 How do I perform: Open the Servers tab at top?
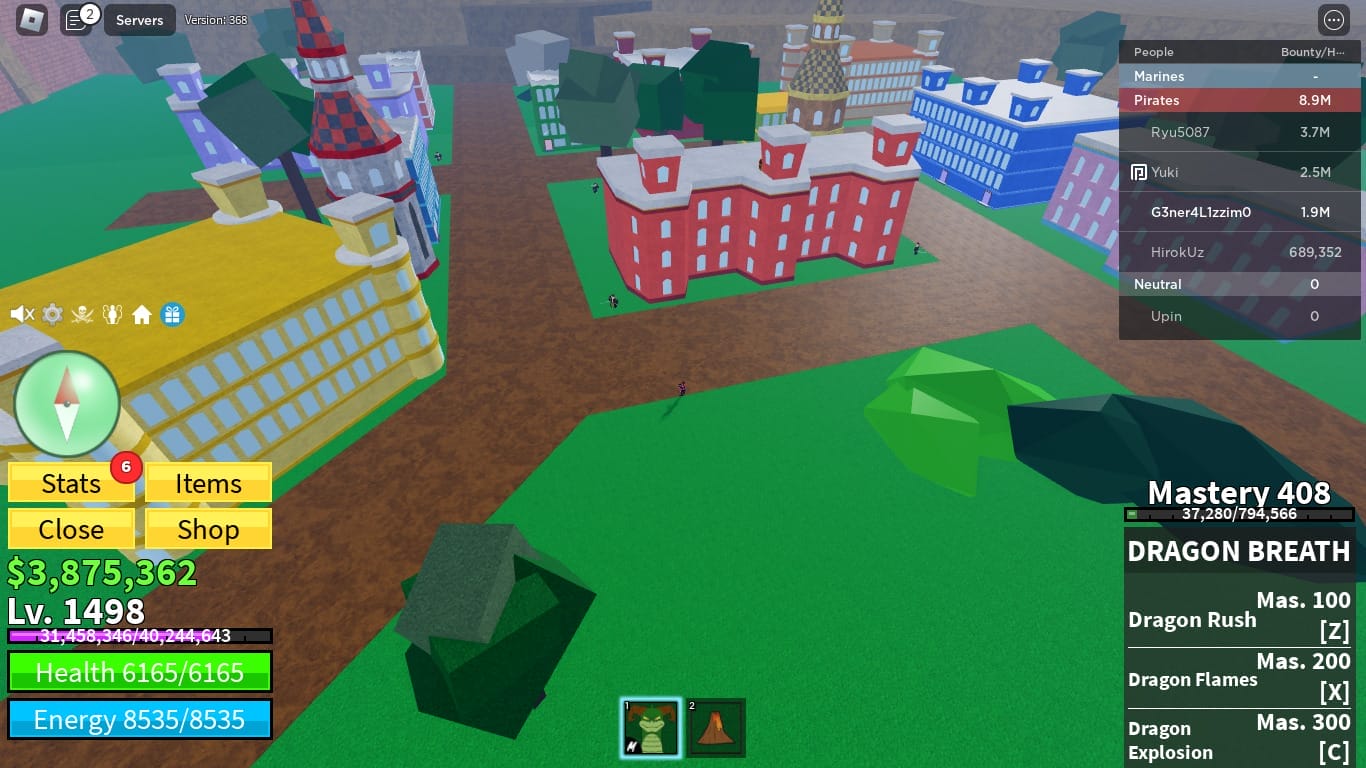(139, 19)
